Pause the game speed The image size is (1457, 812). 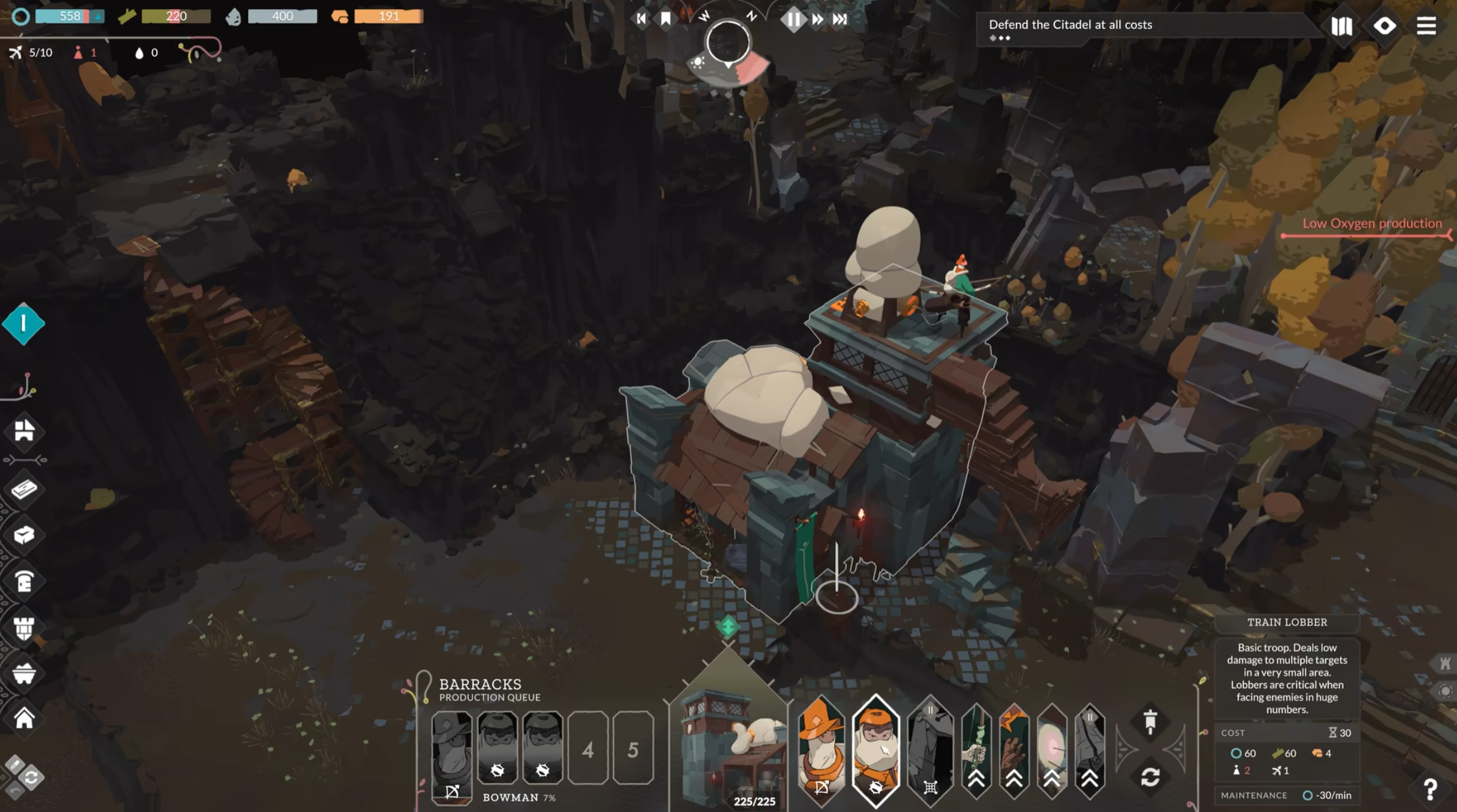(793, 19)
